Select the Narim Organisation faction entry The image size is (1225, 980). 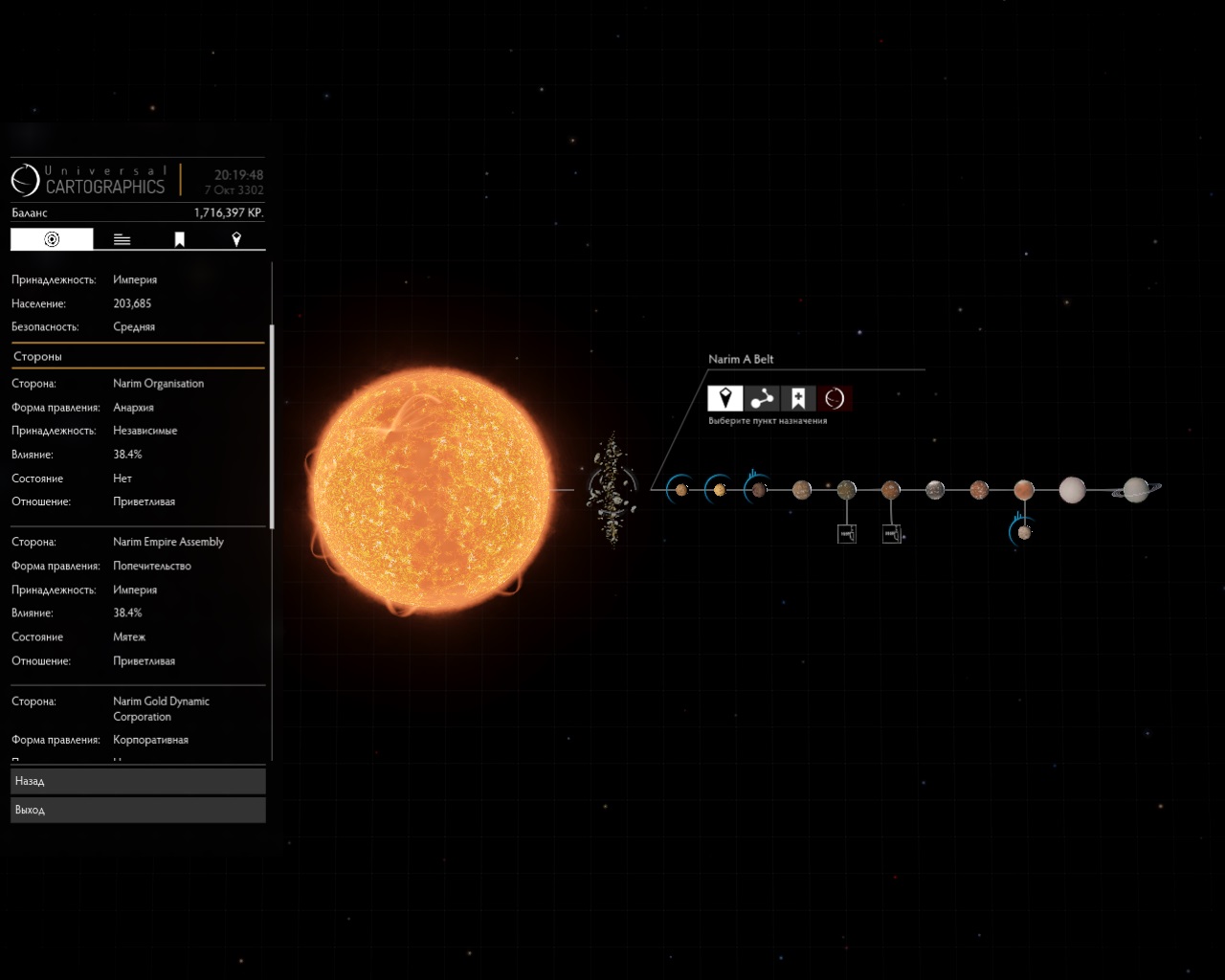(158, 384)
